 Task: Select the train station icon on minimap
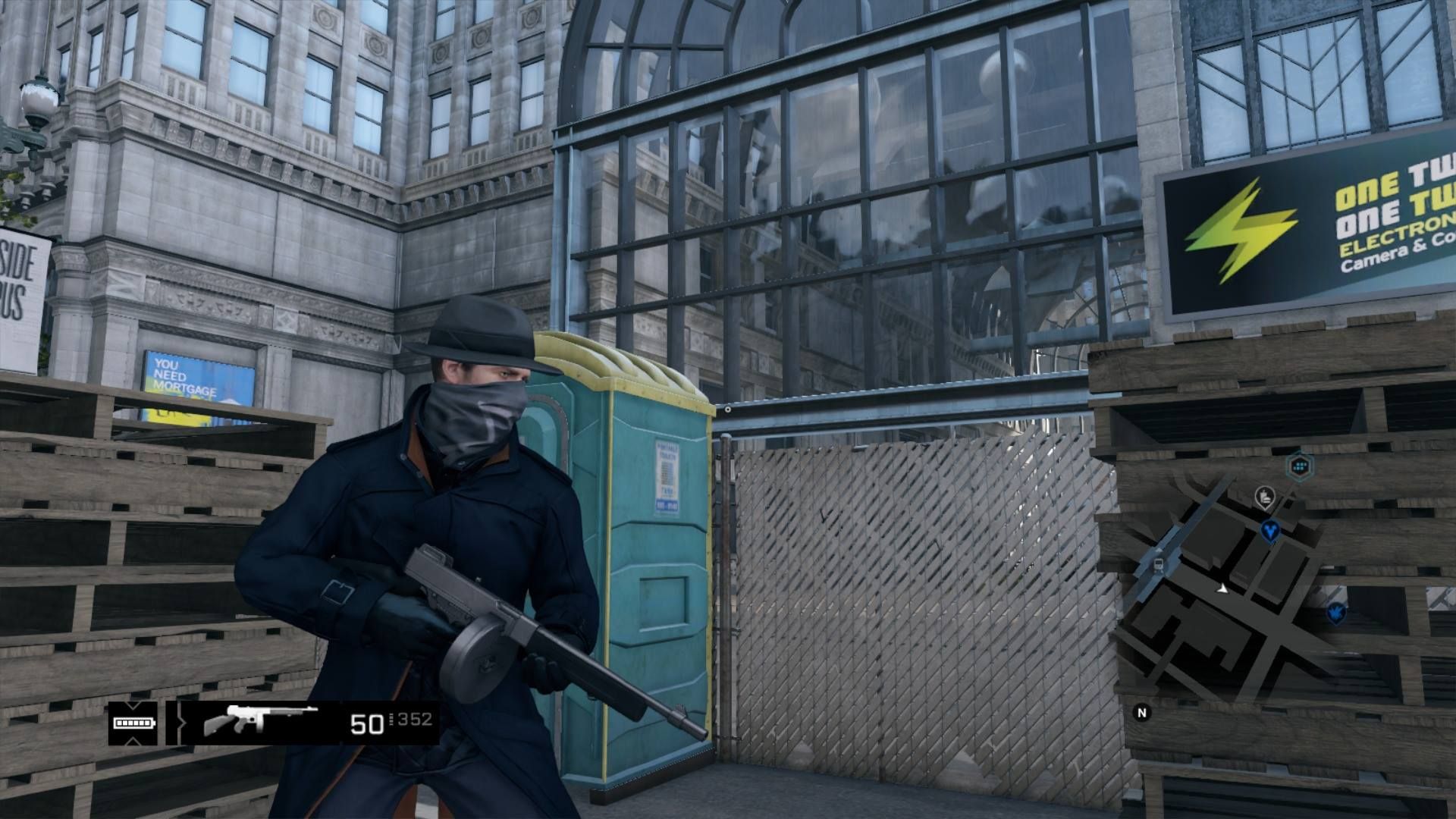click(x=1158, y=563)
